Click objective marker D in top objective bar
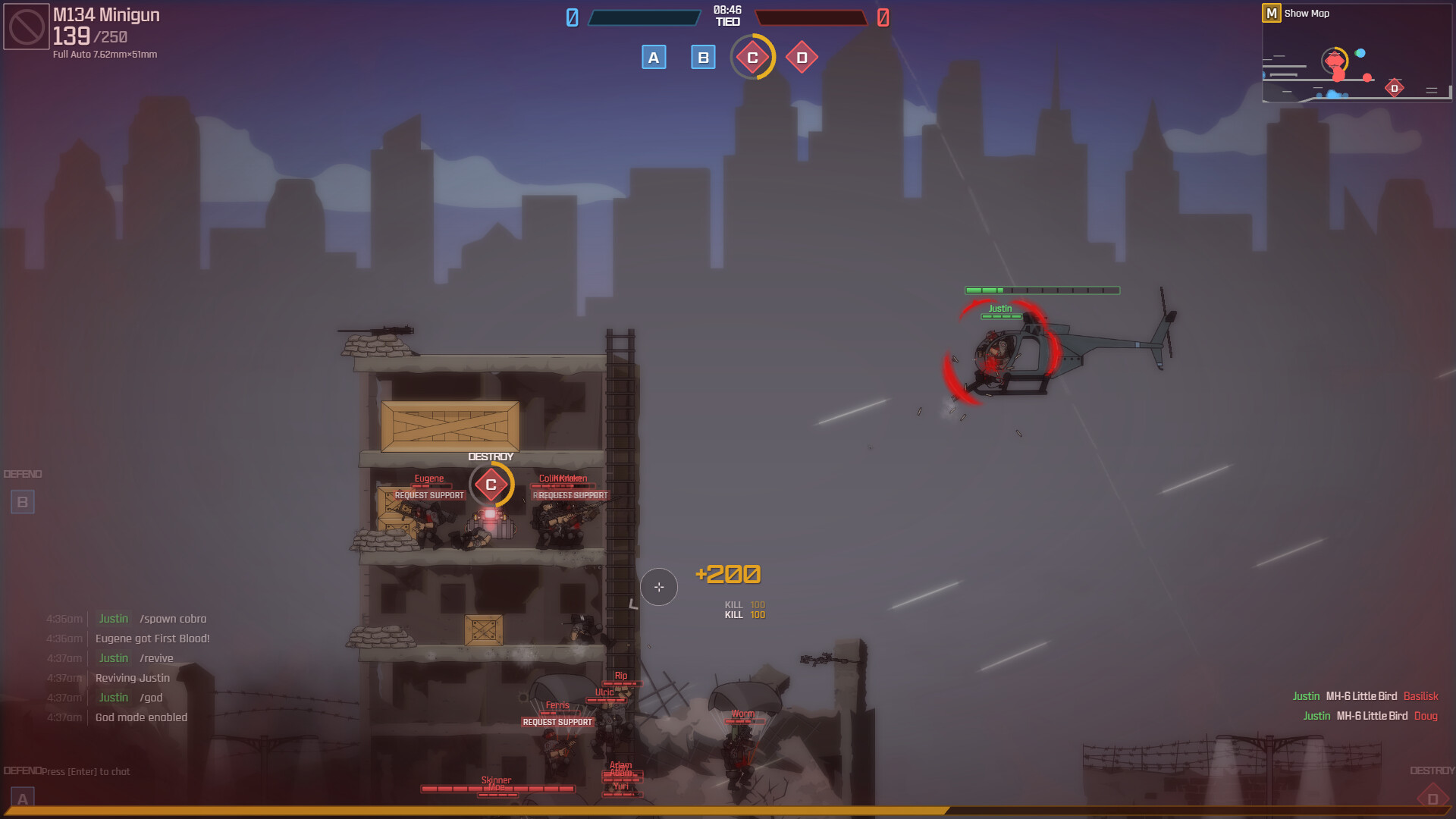Screen dimensions: 1456x819 [802, 57]
